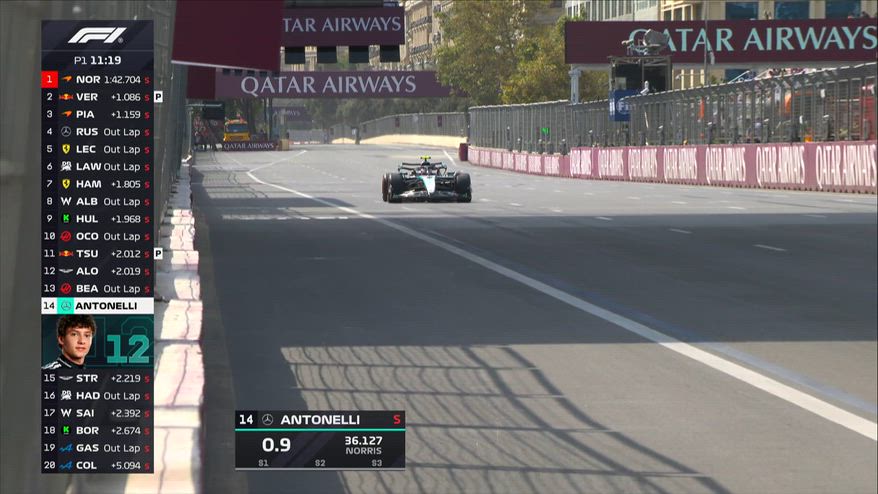Image resolution: width=878 pixels, height=494 pixels.
Task: Pick HAM in the timing tower
Action: (x=97, y=184)
